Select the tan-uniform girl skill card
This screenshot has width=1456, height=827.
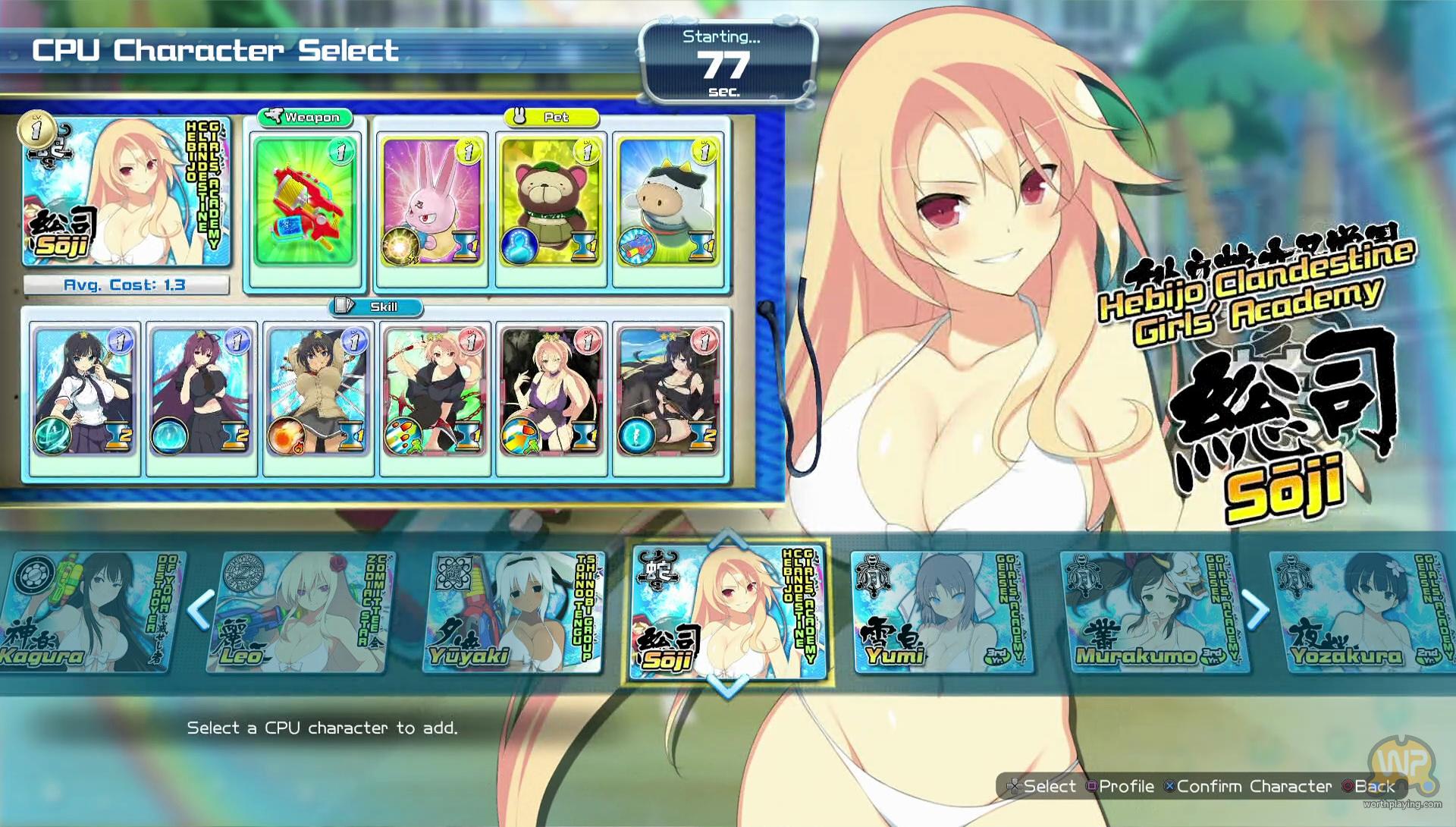click(x=318, y=391)
